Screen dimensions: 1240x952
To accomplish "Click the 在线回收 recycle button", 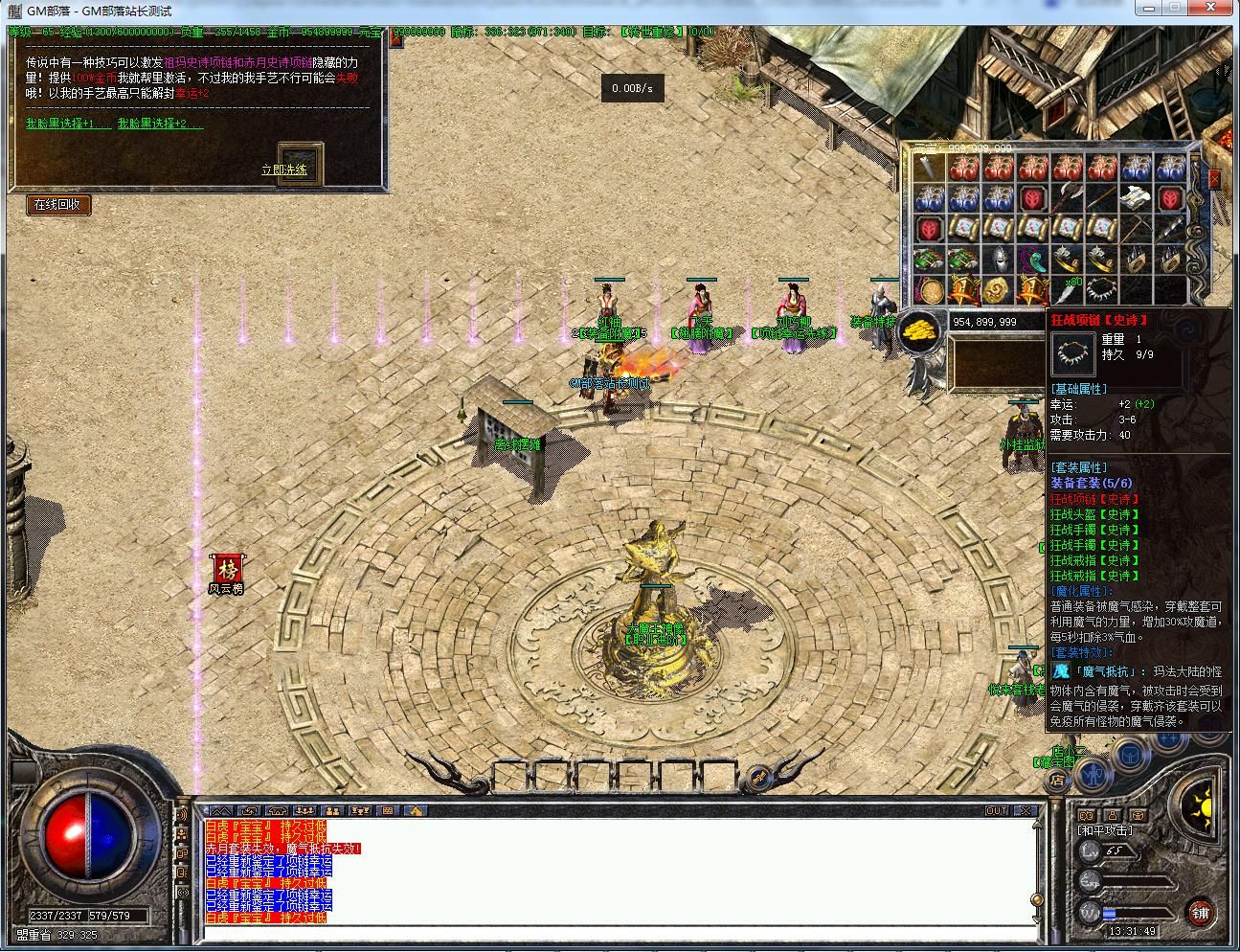I will pos(59,205).
